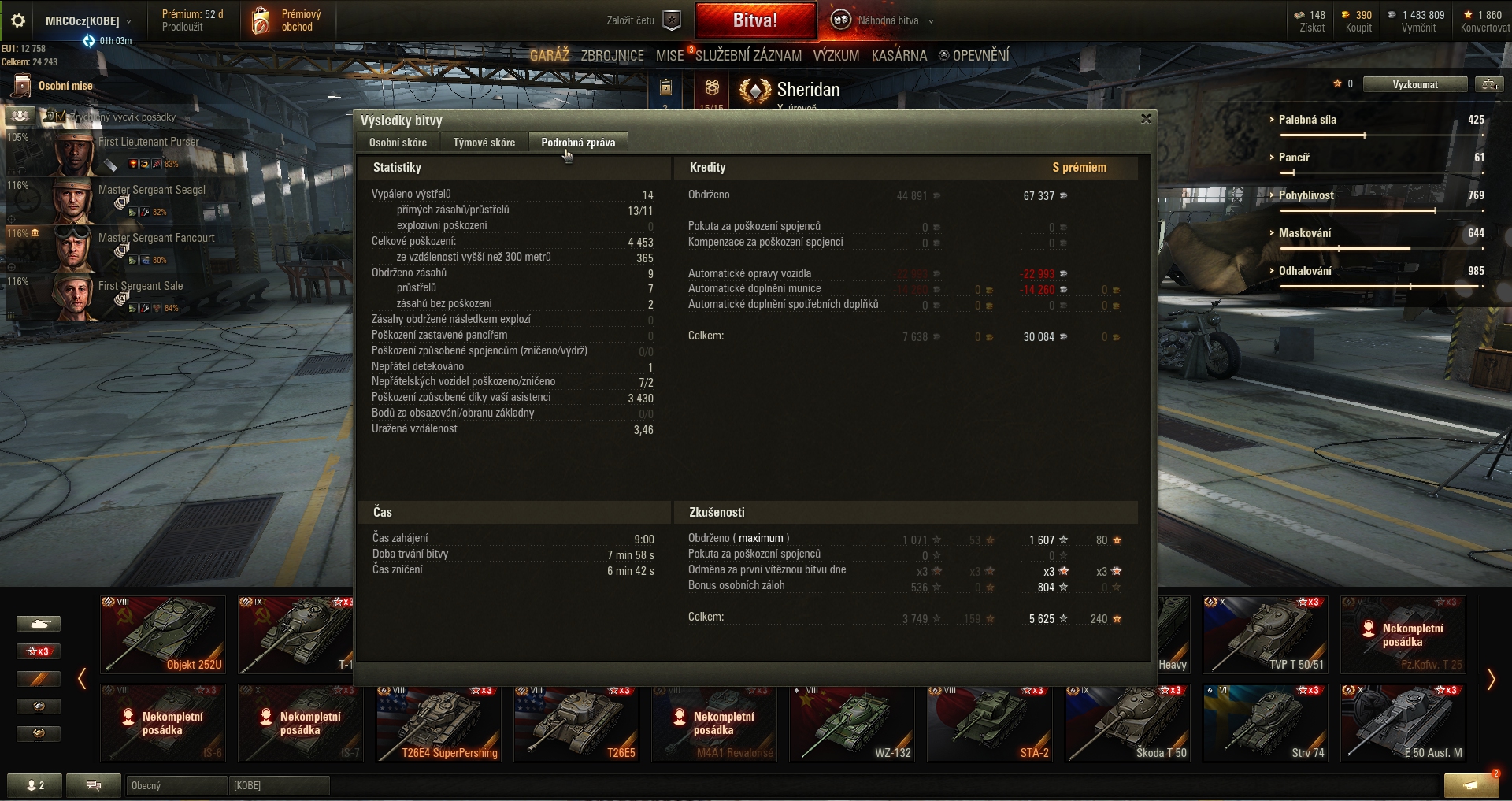
Task: Open SLUŽEBNÍ ZÁZNAM from the top menu
Action: pyautogui.click(x=748, y=56)
